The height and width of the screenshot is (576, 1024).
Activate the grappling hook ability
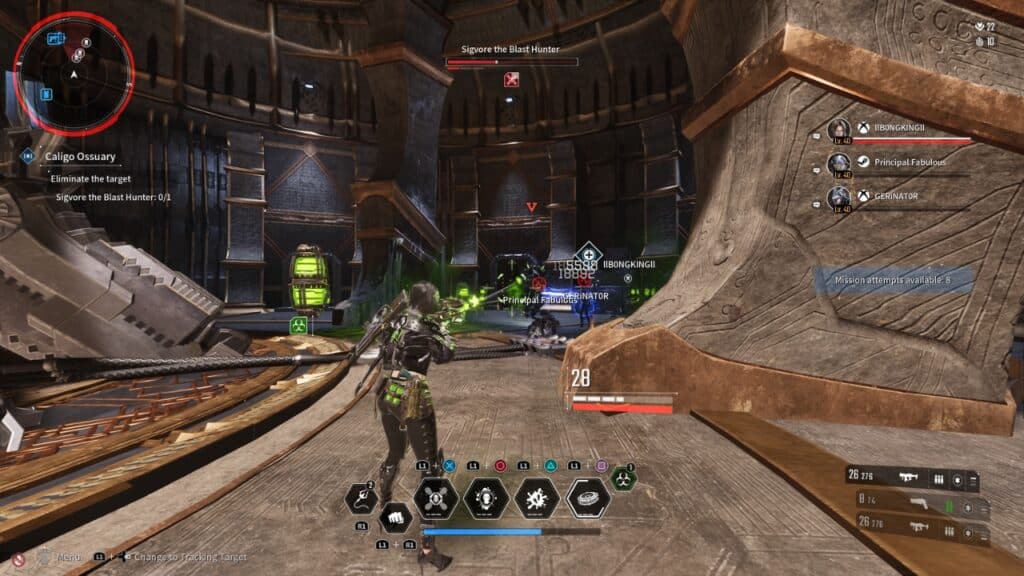[360, 498]
